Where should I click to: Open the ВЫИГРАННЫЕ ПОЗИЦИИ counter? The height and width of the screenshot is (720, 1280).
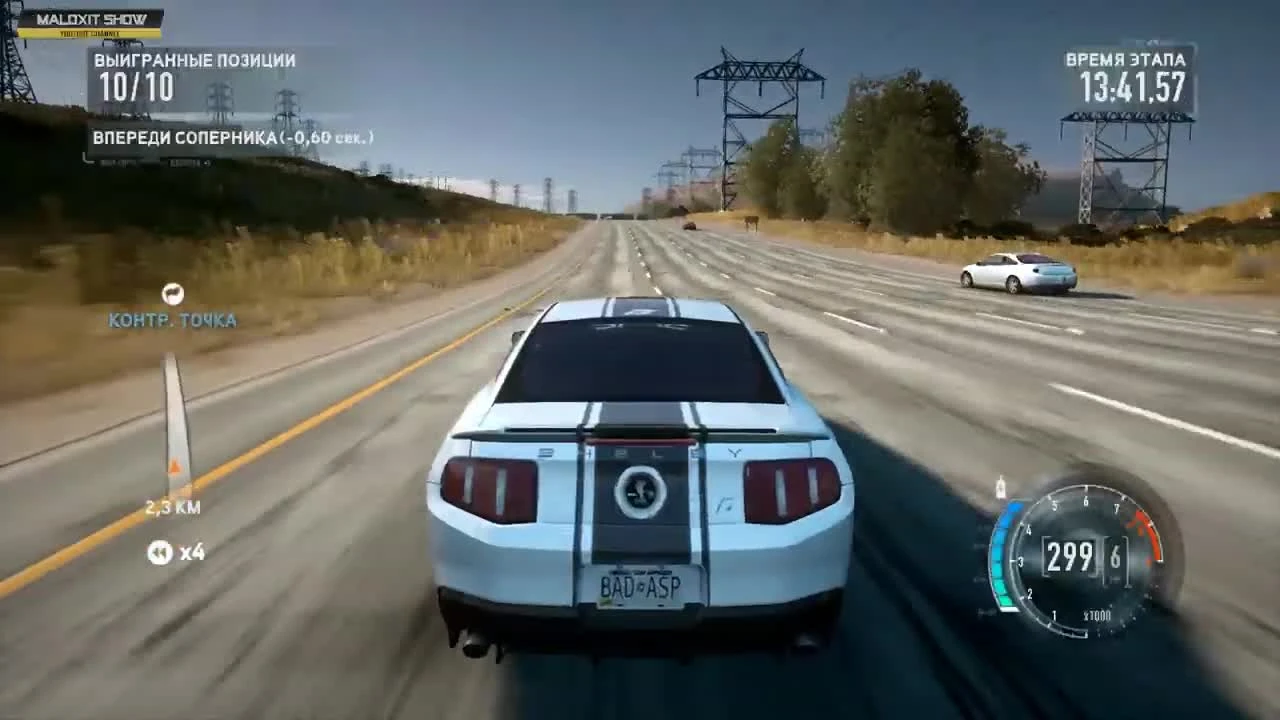pyautogui.click(x=193, y=60)
